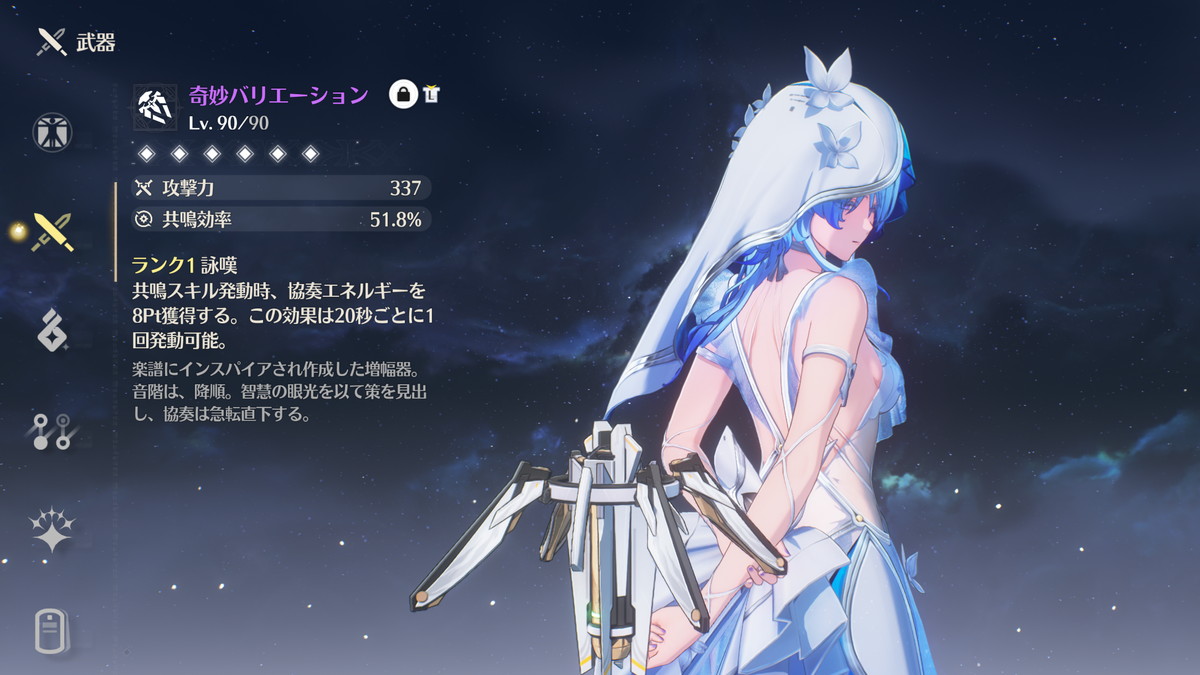The image size is (1200, 675).
Task: Show the resonance chain star tab
Action: click(52, 530)
